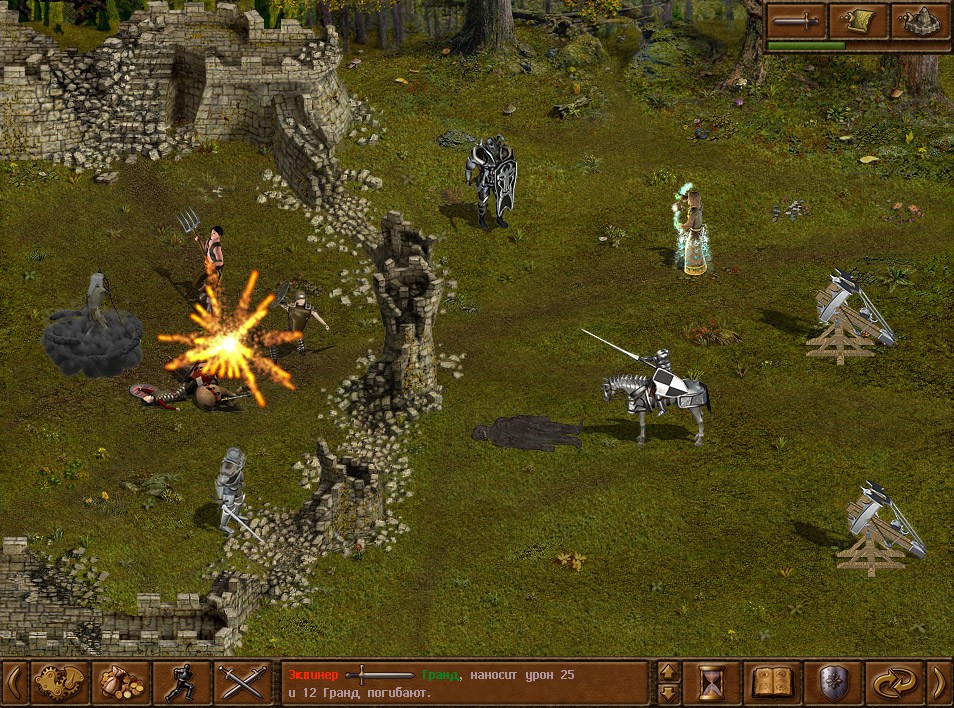Open the spellbook
This screenshot has height=708, width=954.
point(772,683)
